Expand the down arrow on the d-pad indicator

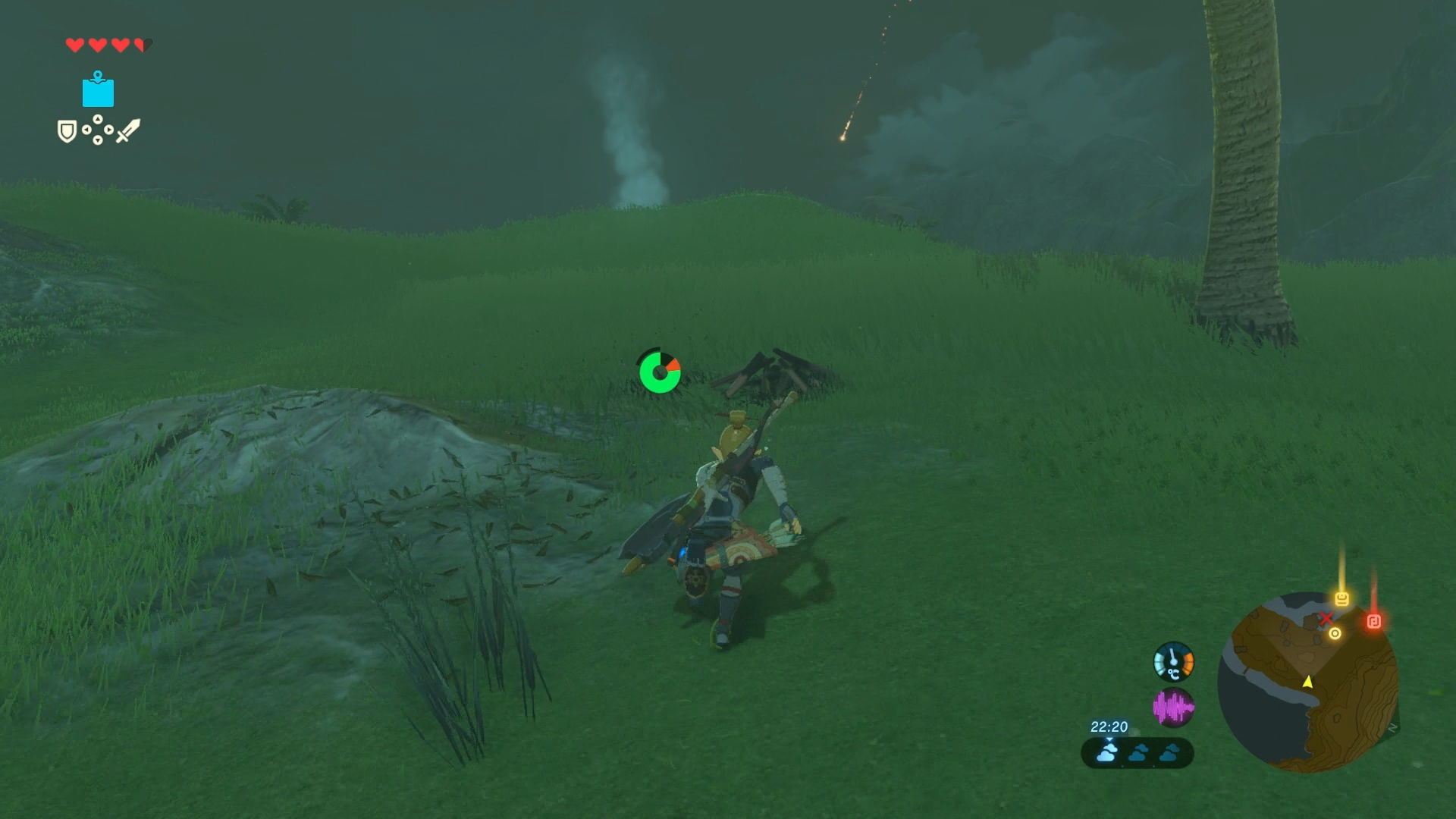98,141
